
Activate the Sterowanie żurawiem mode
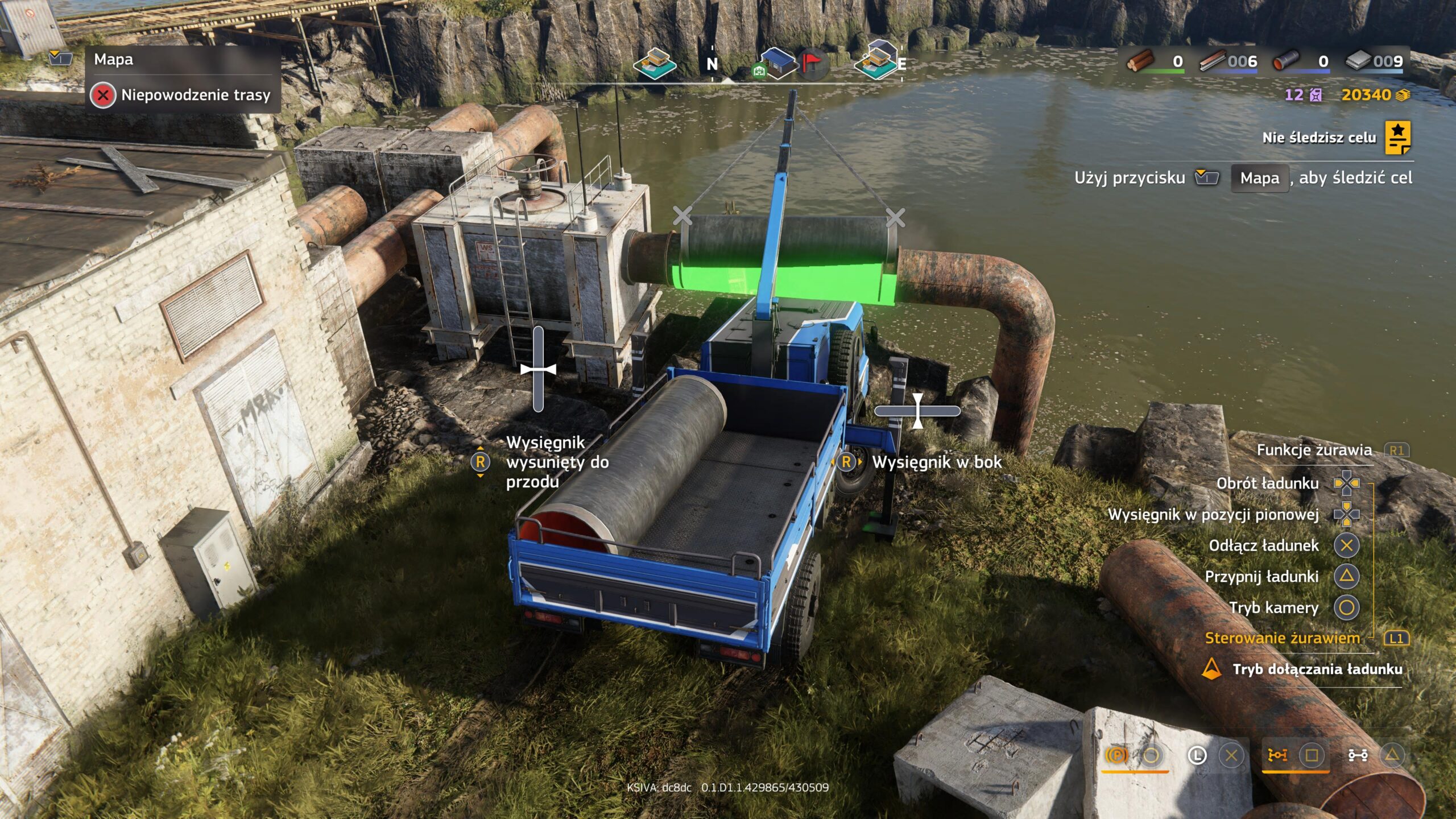[1282, 638]
